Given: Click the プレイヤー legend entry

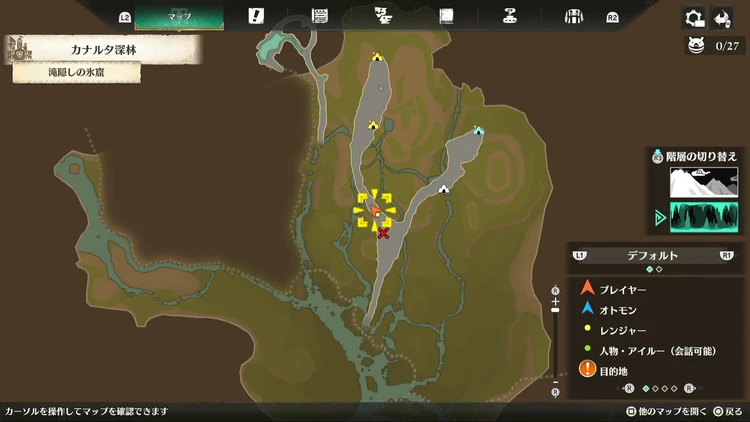Looking at the screenshot, I should coord(622,289).
